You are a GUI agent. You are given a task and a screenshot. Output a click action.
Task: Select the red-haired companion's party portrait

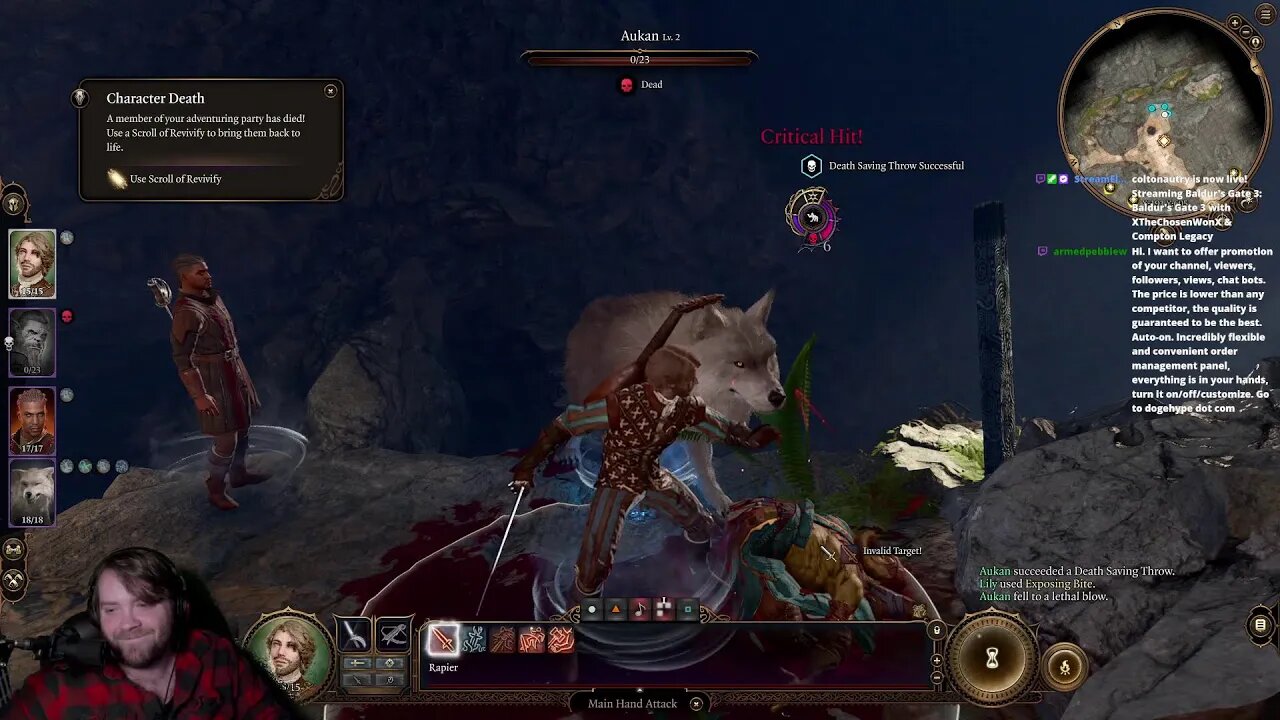(x=32, y=420)
